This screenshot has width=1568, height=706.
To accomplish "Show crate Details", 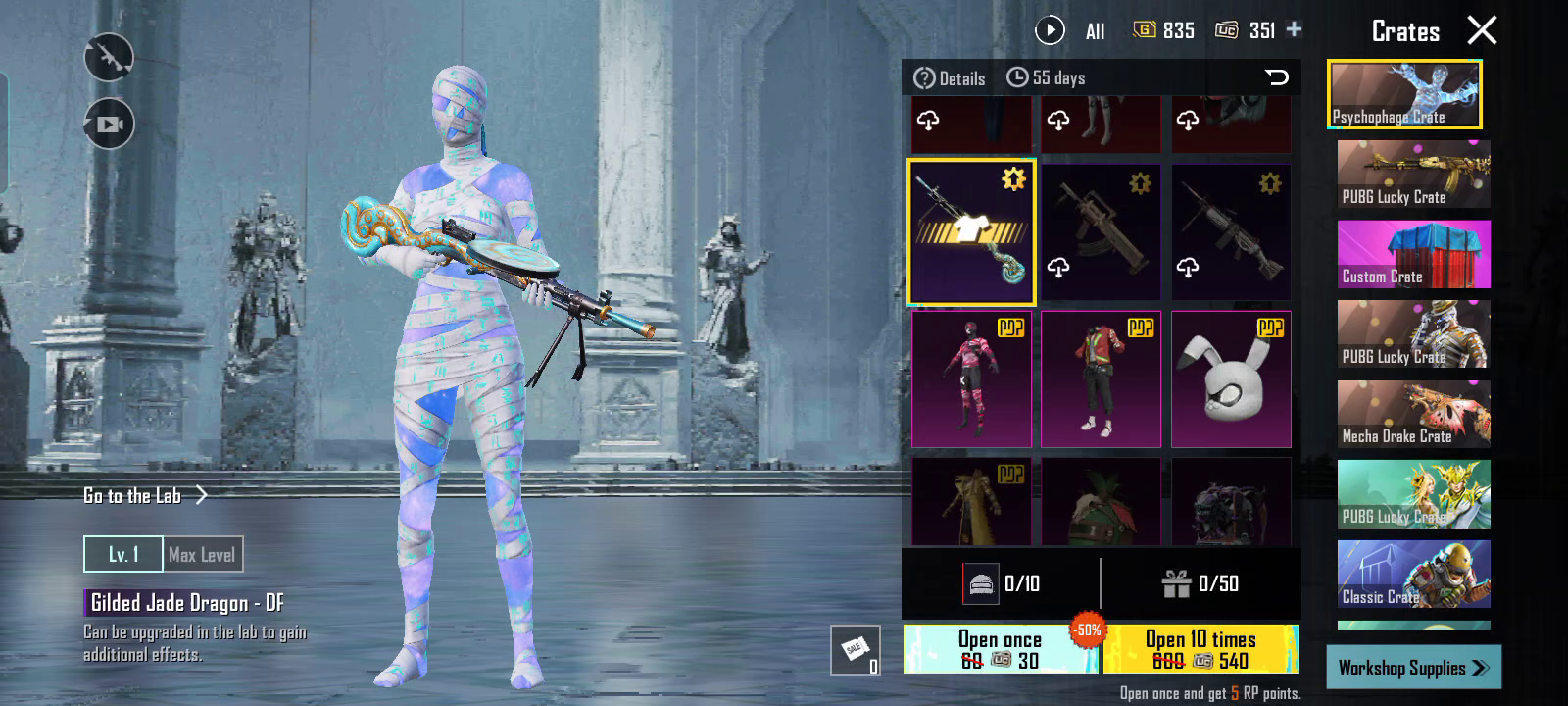I will (x=950, y=78).
